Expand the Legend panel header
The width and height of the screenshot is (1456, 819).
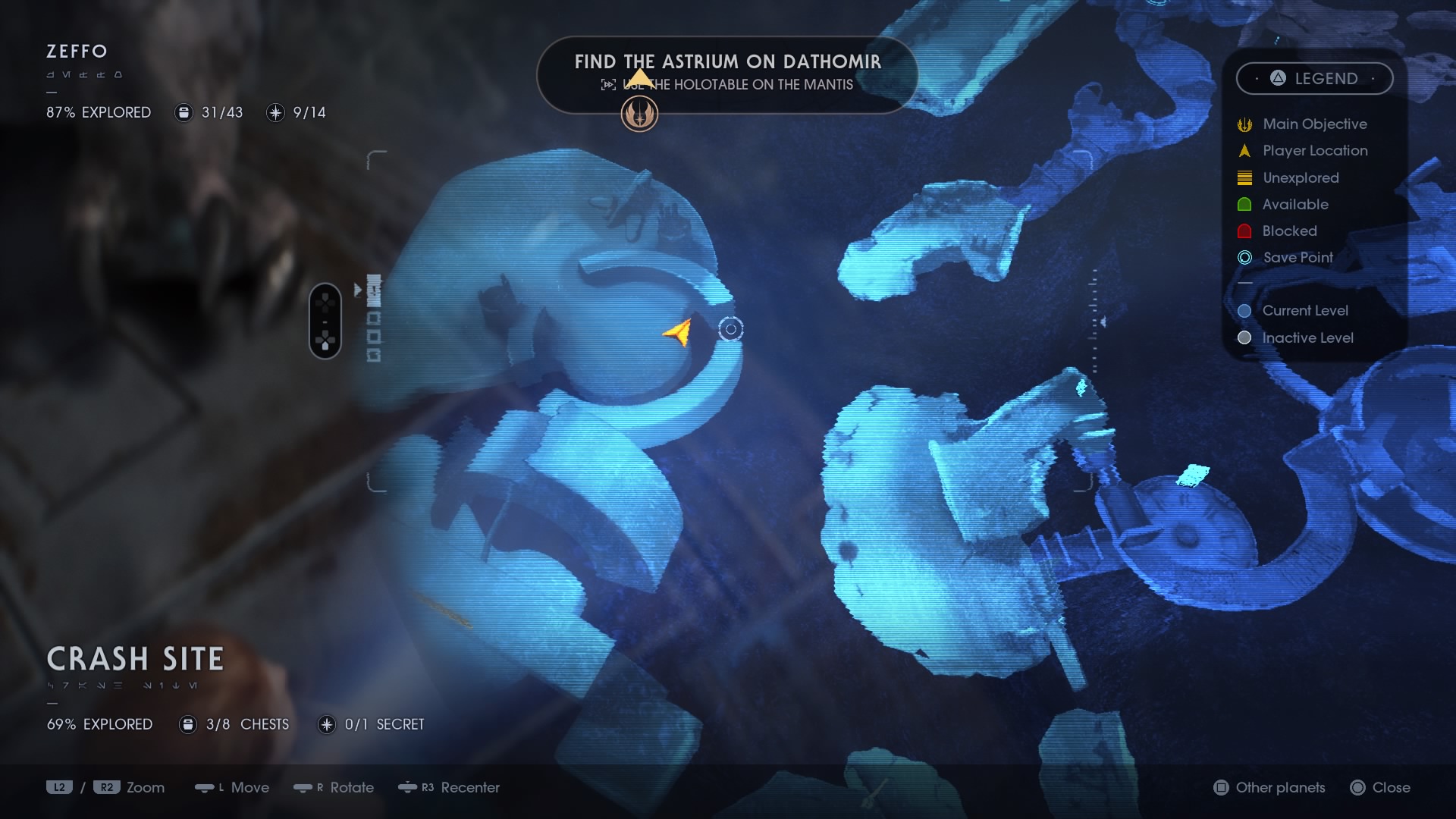(1316, 78)
